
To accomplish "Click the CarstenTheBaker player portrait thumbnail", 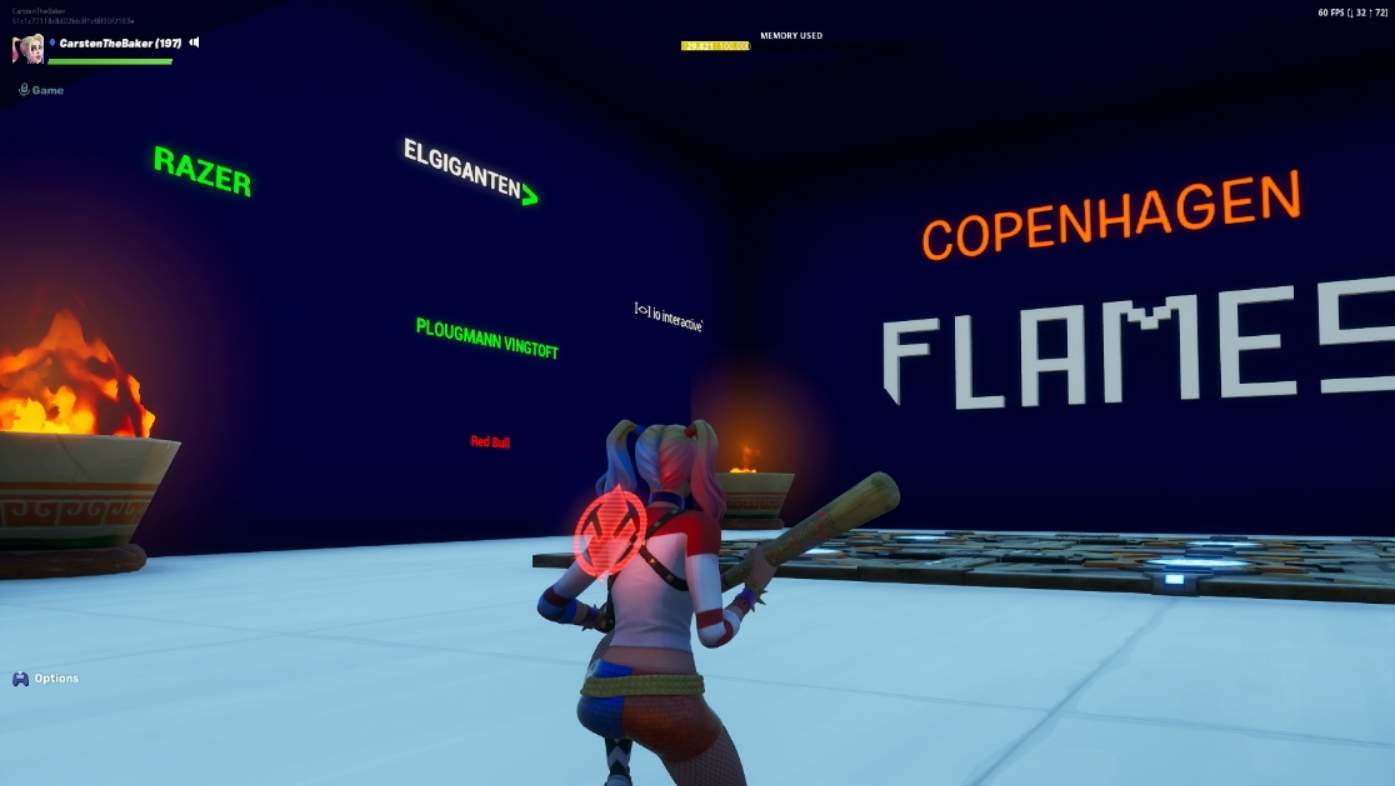I will click(27, 48).
